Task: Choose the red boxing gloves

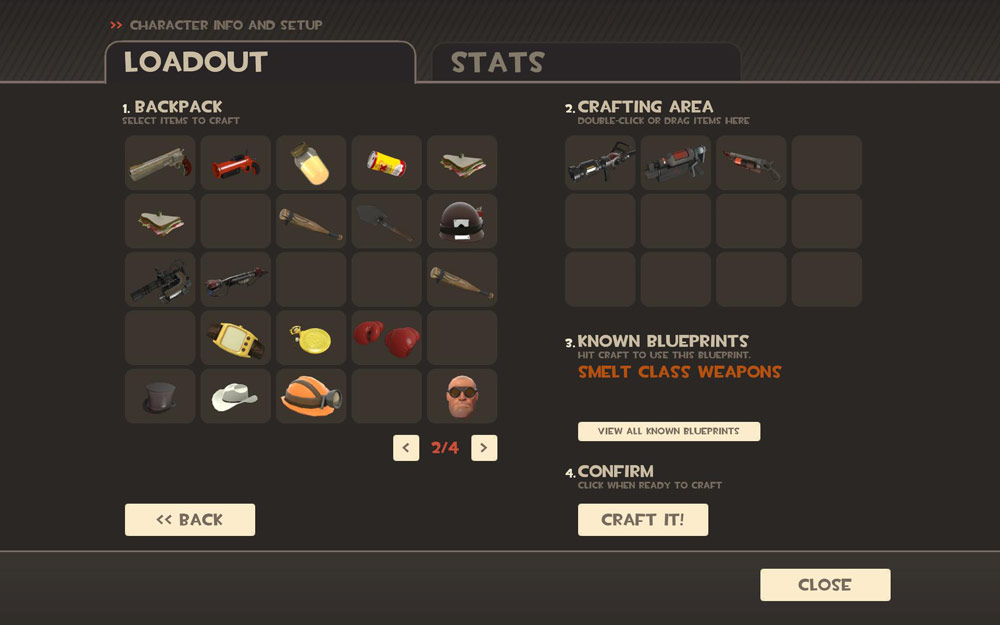Action: 387,338
